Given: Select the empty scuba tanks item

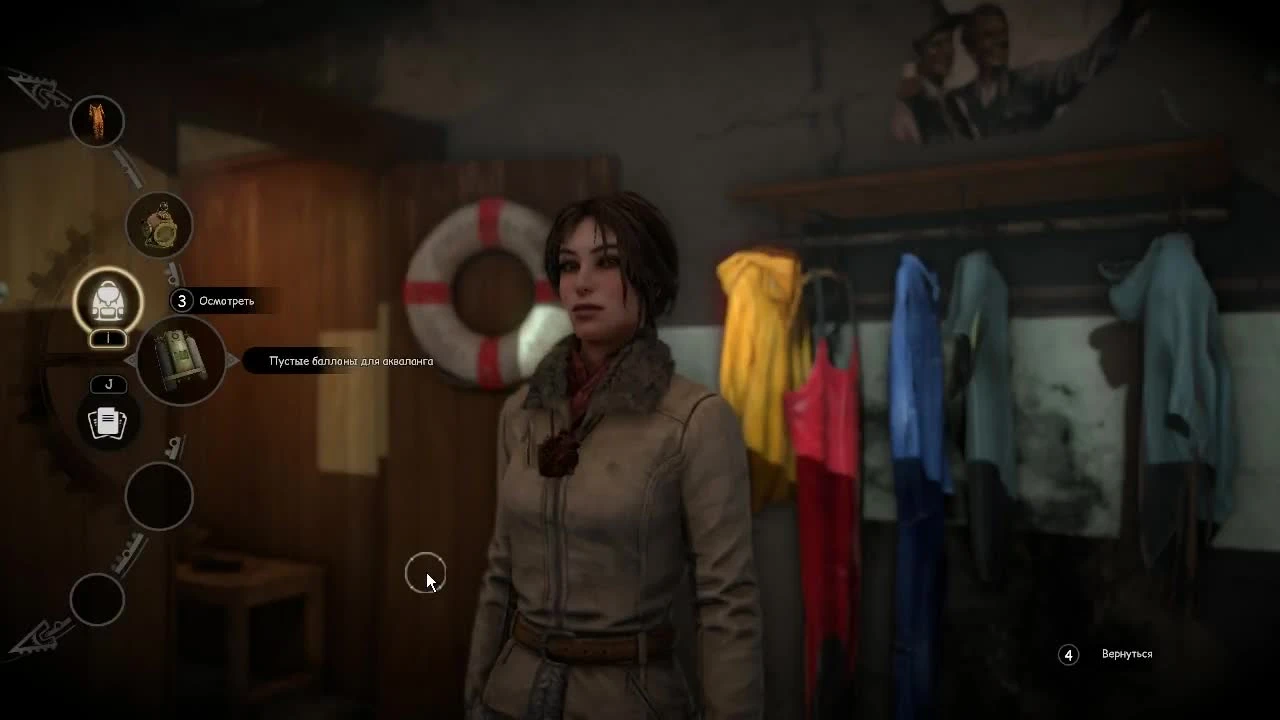Looking at the screenshot, I should click(x=180, y=362).
